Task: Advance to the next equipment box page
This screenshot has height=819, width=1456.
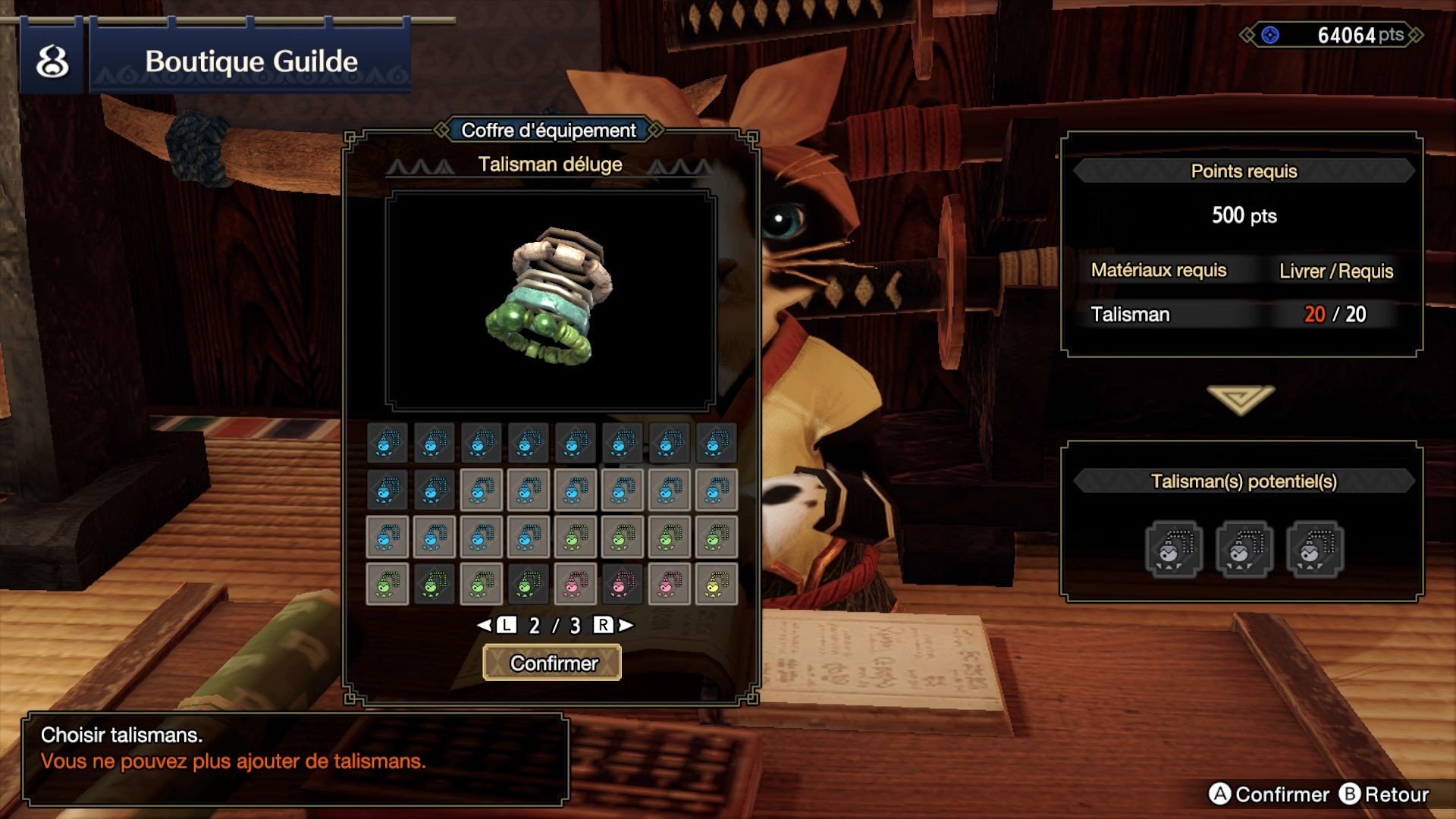Action: [613, 625]
